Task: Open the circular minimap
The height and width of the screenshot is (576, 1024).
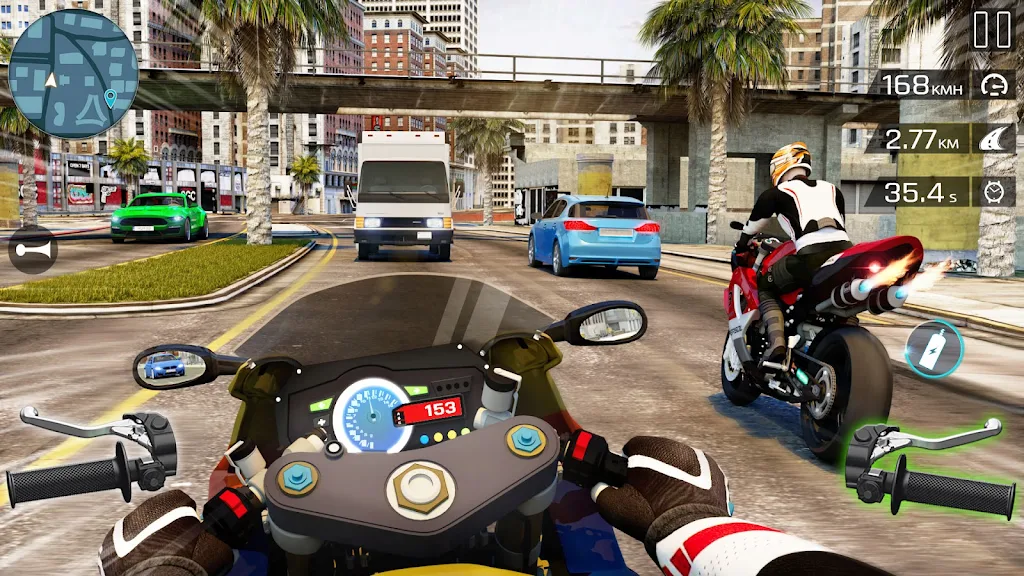Action: point(73,74)
